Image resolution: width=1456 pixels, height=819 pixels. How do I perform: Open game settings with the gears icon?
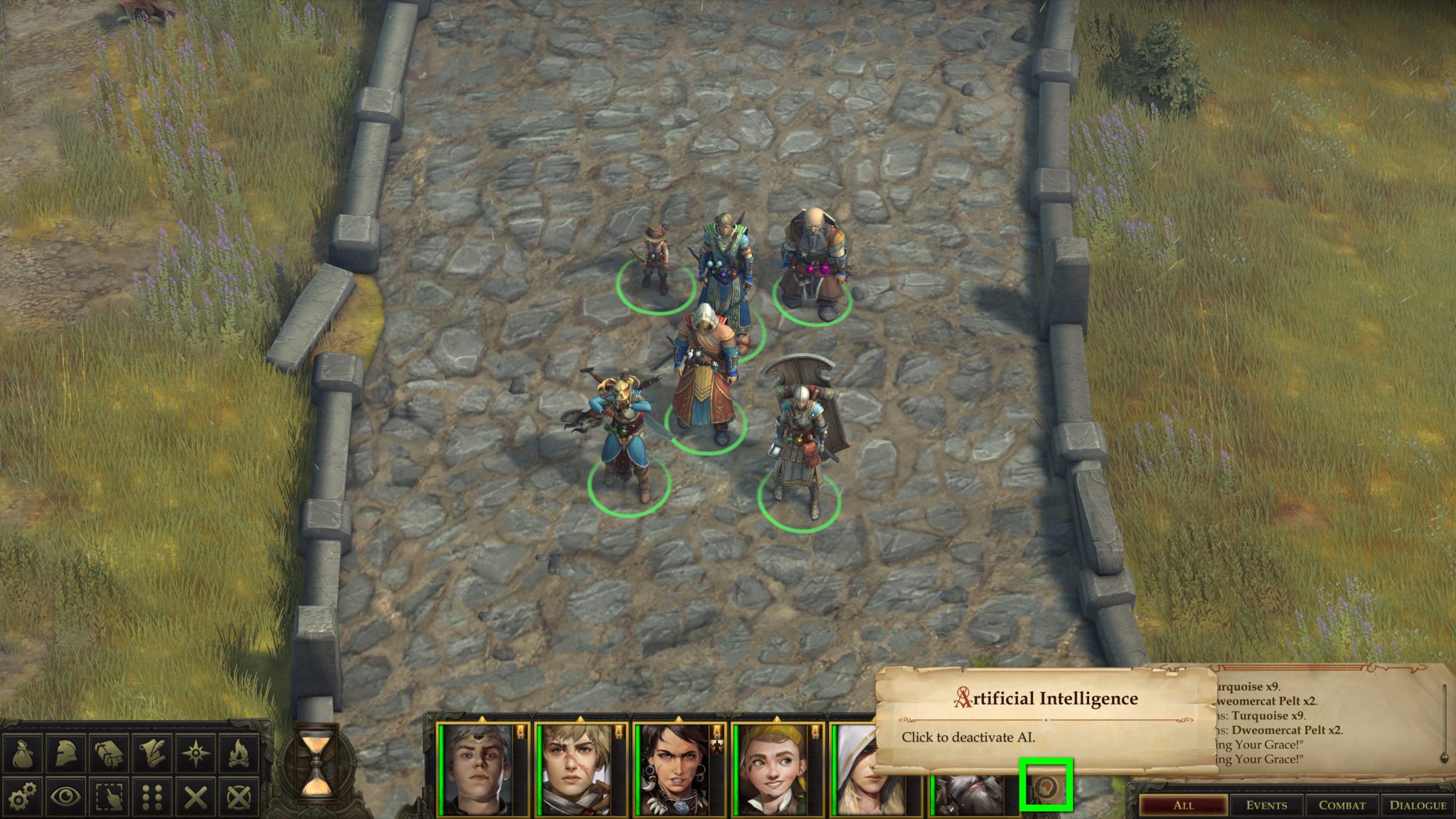[22, 797]
